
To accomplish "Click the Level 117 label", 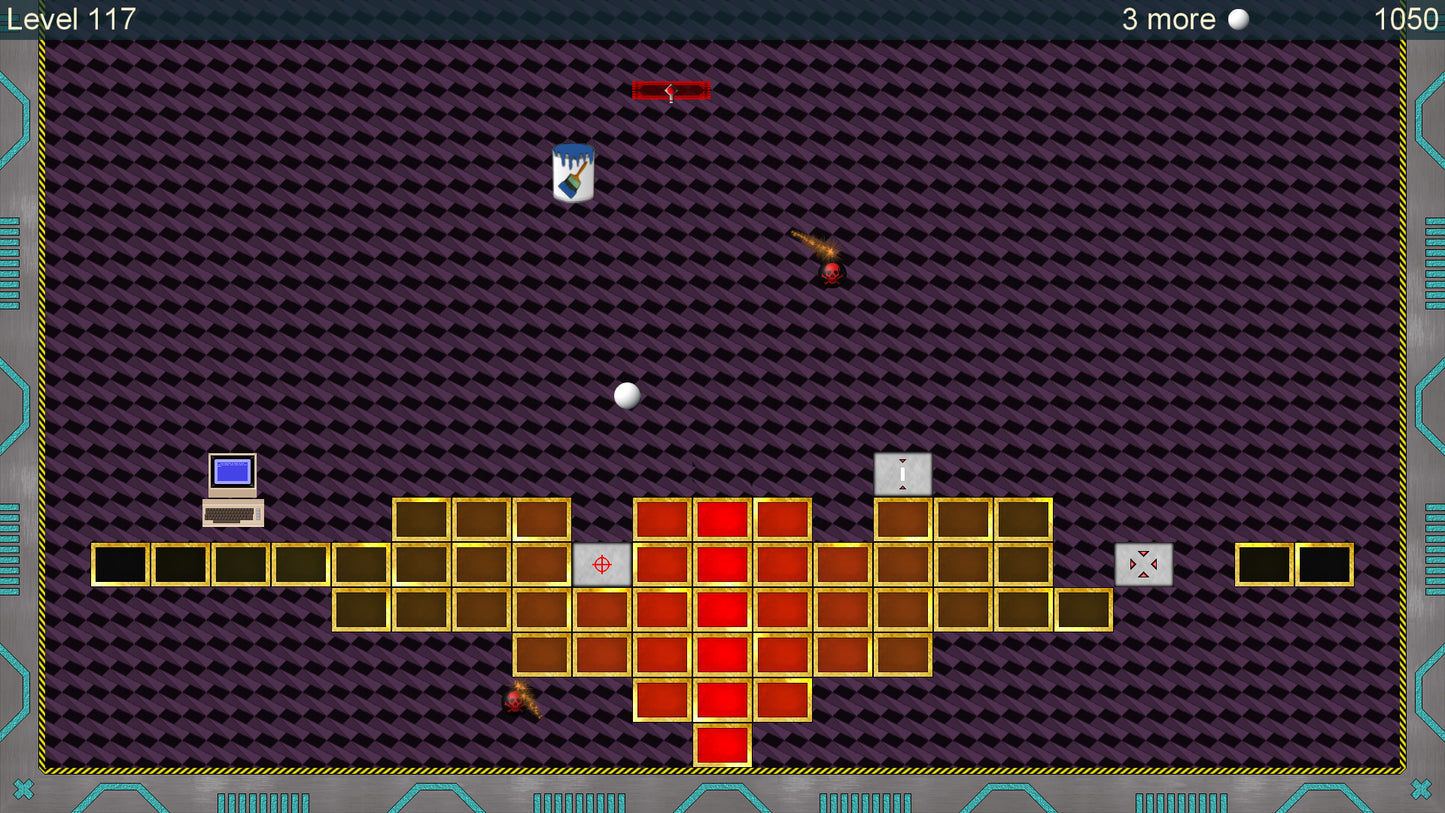I will tap(71, 18).
